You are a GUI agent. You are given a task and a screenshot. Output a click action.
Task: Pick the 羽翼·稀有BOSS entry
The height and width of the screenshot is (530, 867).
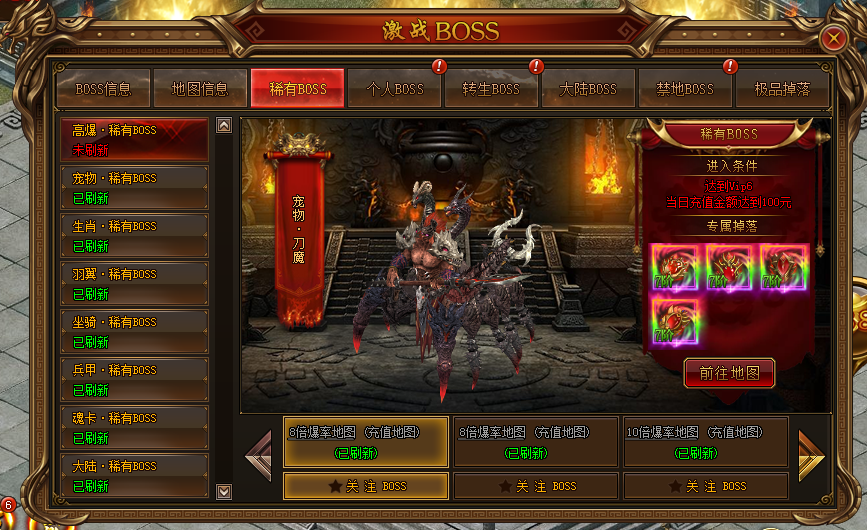tap(134, 284)
